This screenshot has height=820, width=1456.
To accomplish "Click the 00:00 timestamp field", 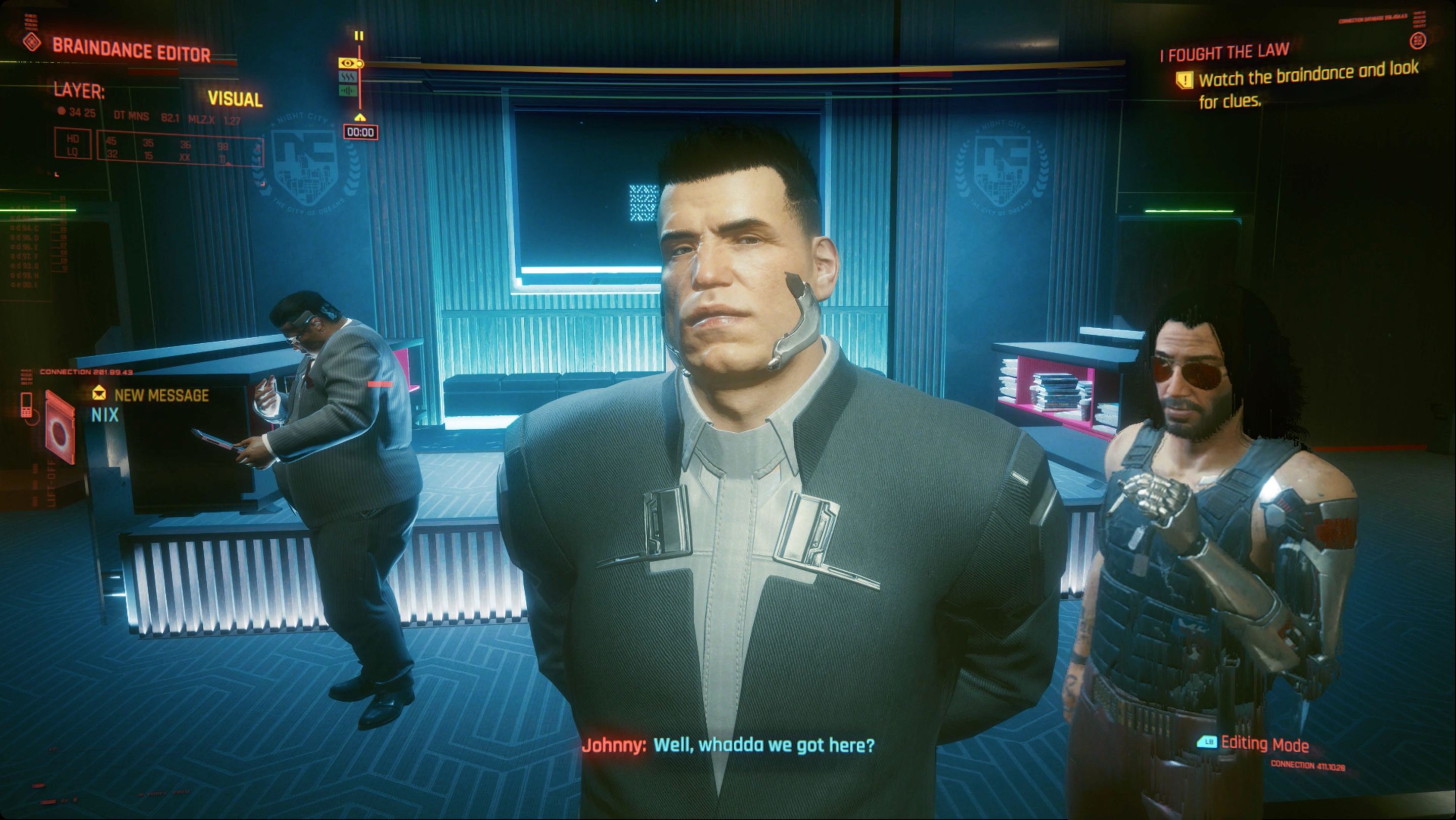I will [360, 130].
